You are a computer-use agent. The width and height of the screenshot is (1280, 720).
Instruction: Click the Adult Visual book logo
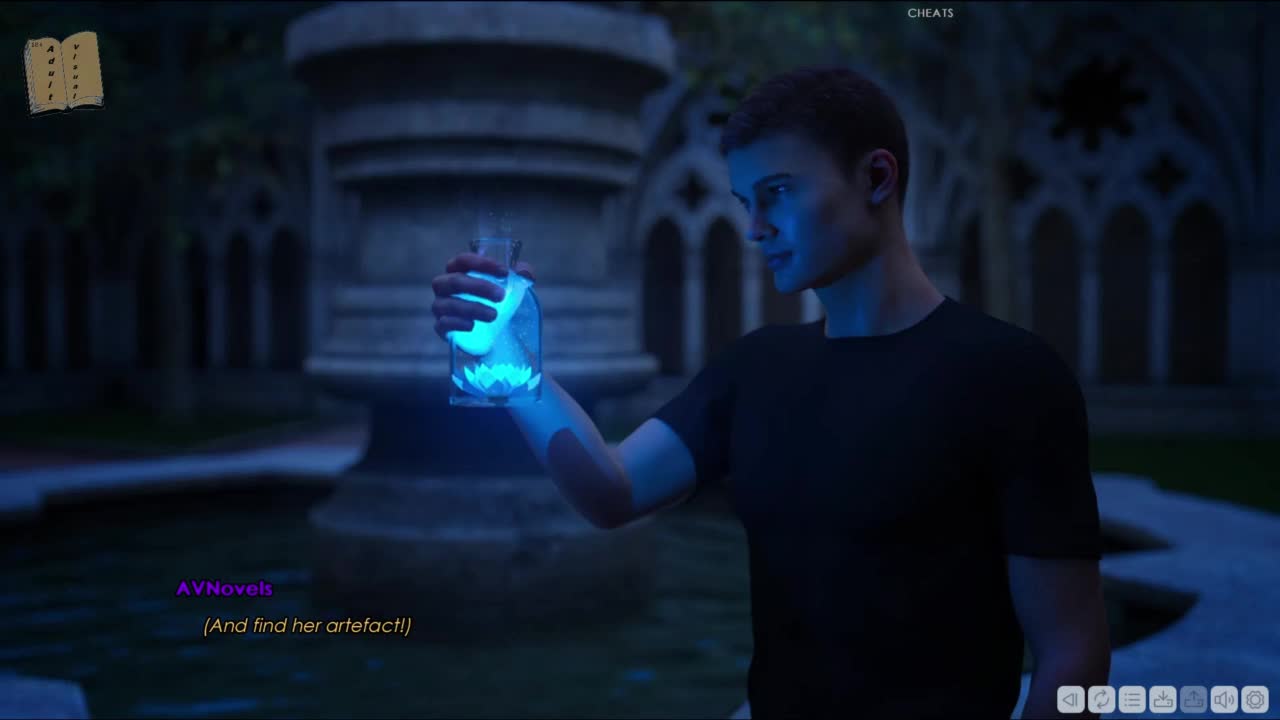tap(63, 72)
